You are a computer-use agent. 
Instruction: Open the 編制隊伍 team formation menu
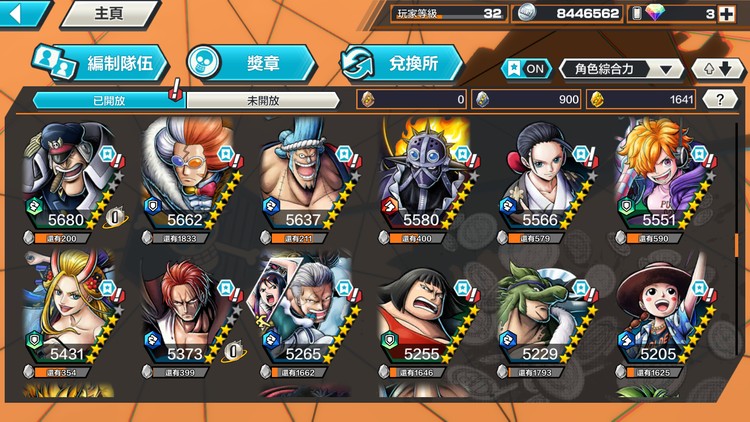(x=97, y=63)
